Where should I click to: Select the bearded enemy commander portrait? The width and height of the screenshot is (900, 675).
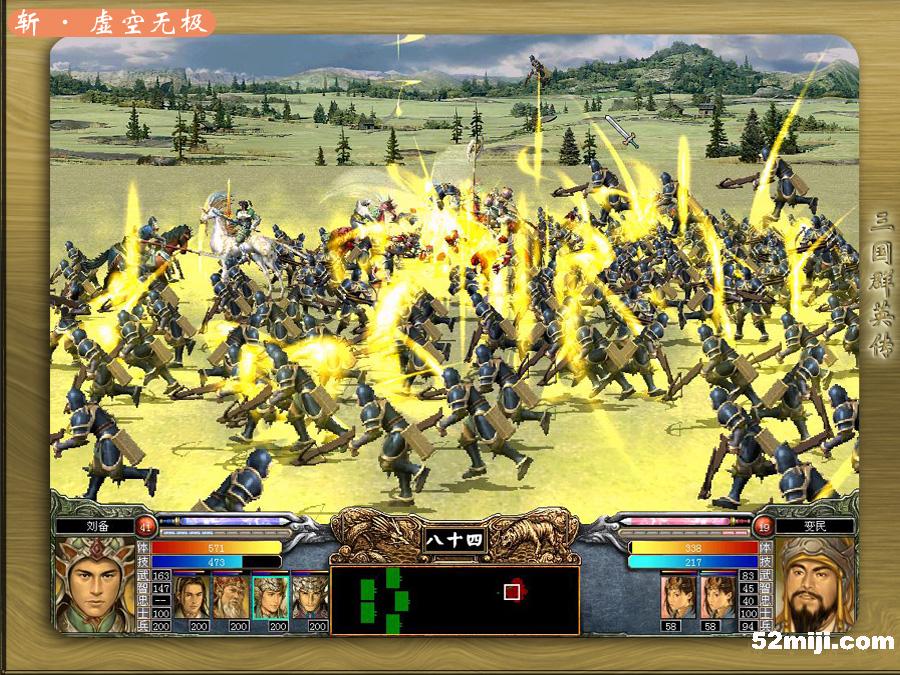point(816,585)
